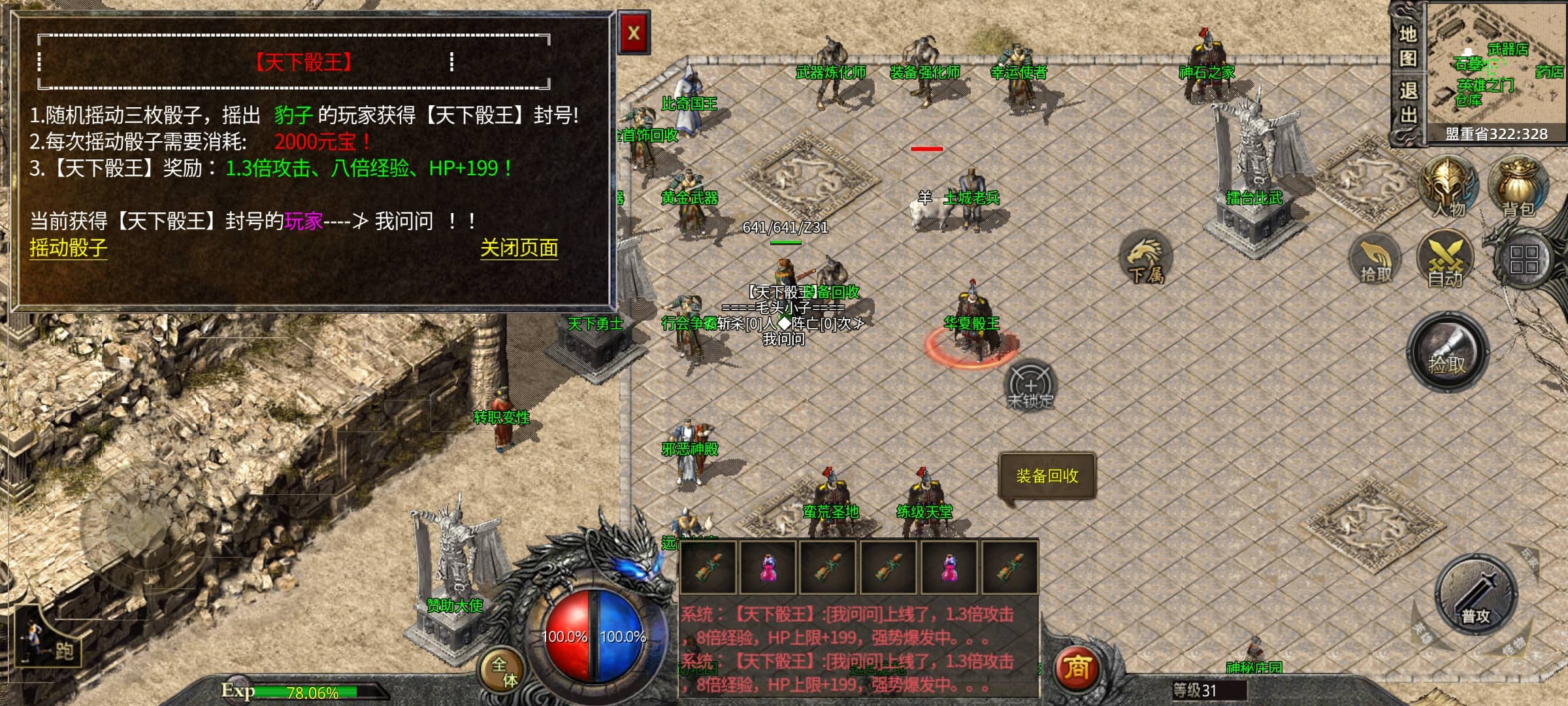Screen dimensions: 1568x706
Task: Select the 关闭页面 link
Action: [519, 248]
